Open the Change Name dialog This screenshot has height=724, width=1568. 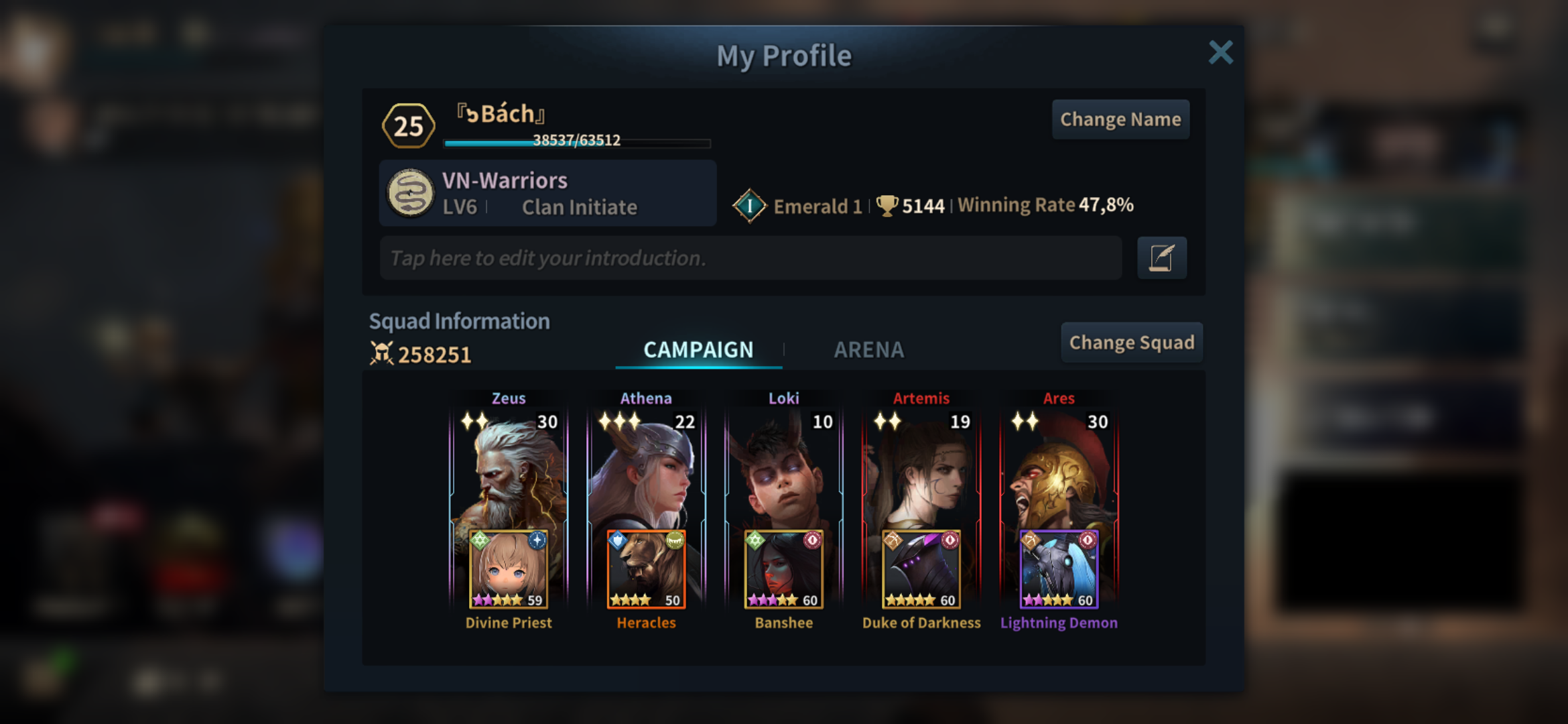(x=1120, y=119)
